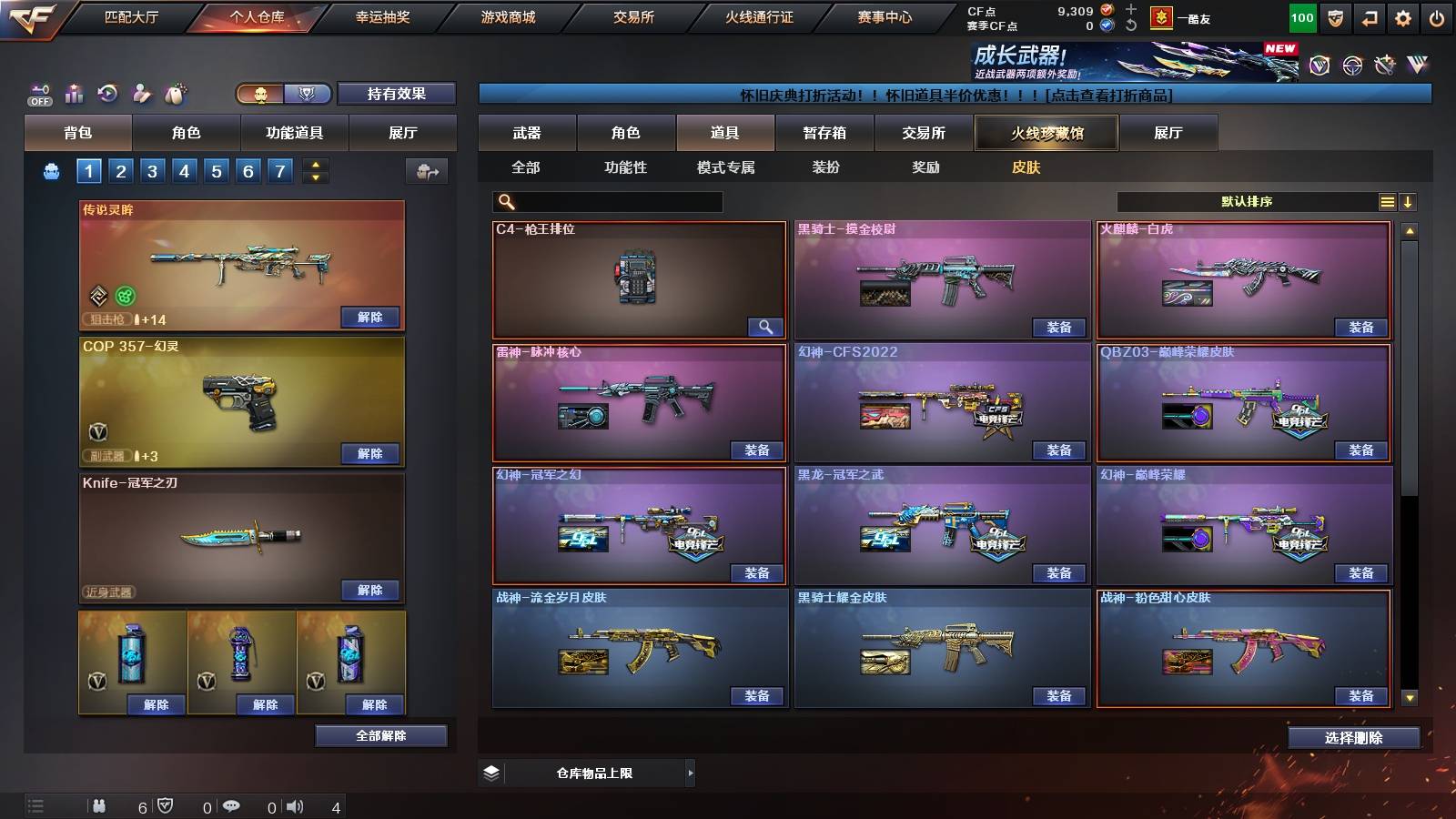This screenshot has height=819, width=1456.
Task: Click the 选择删除 button
Action: (1352, 738)
